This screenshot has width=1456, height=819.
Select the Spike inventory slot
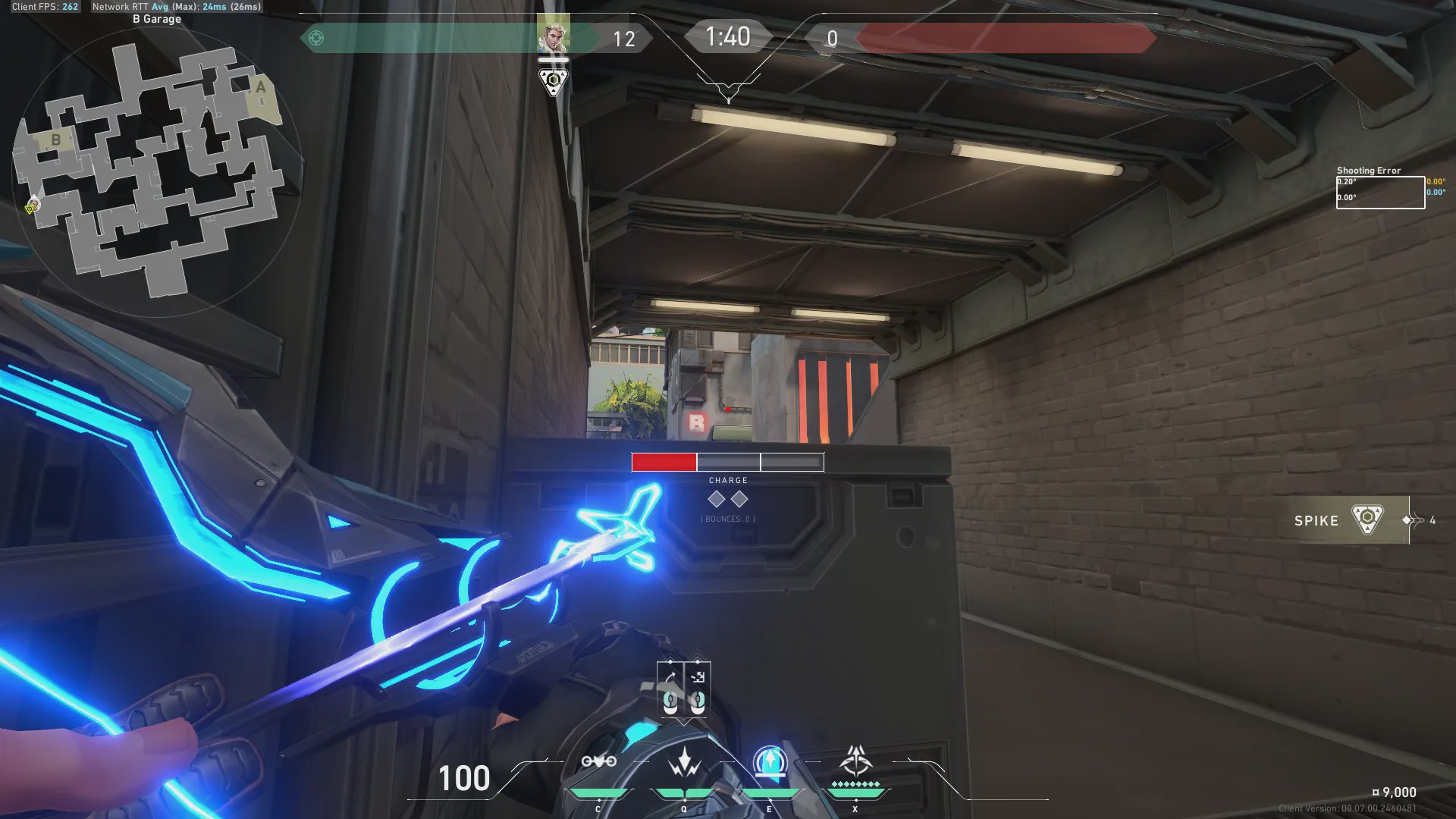click(x=1350, y=520)
